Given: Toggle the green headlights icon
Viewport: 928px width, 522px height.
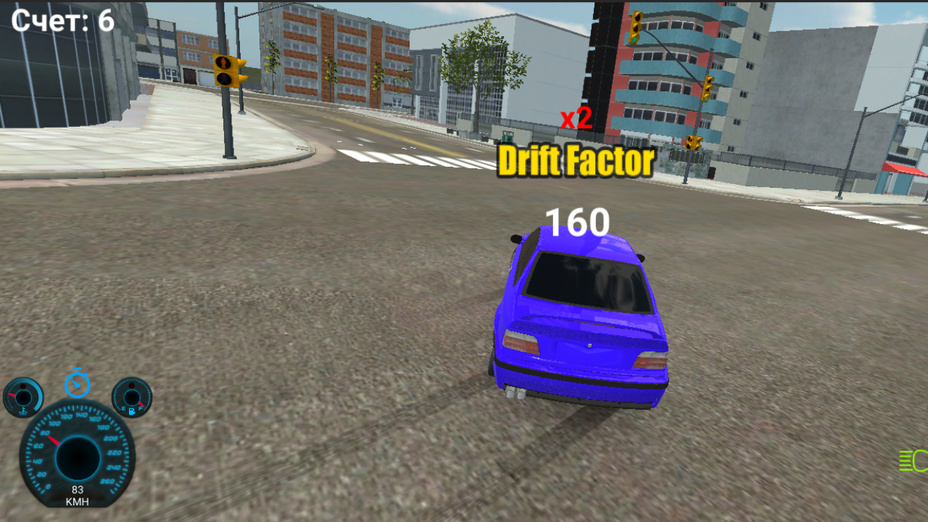Looking at the screenshot, I should coord(914,461).
